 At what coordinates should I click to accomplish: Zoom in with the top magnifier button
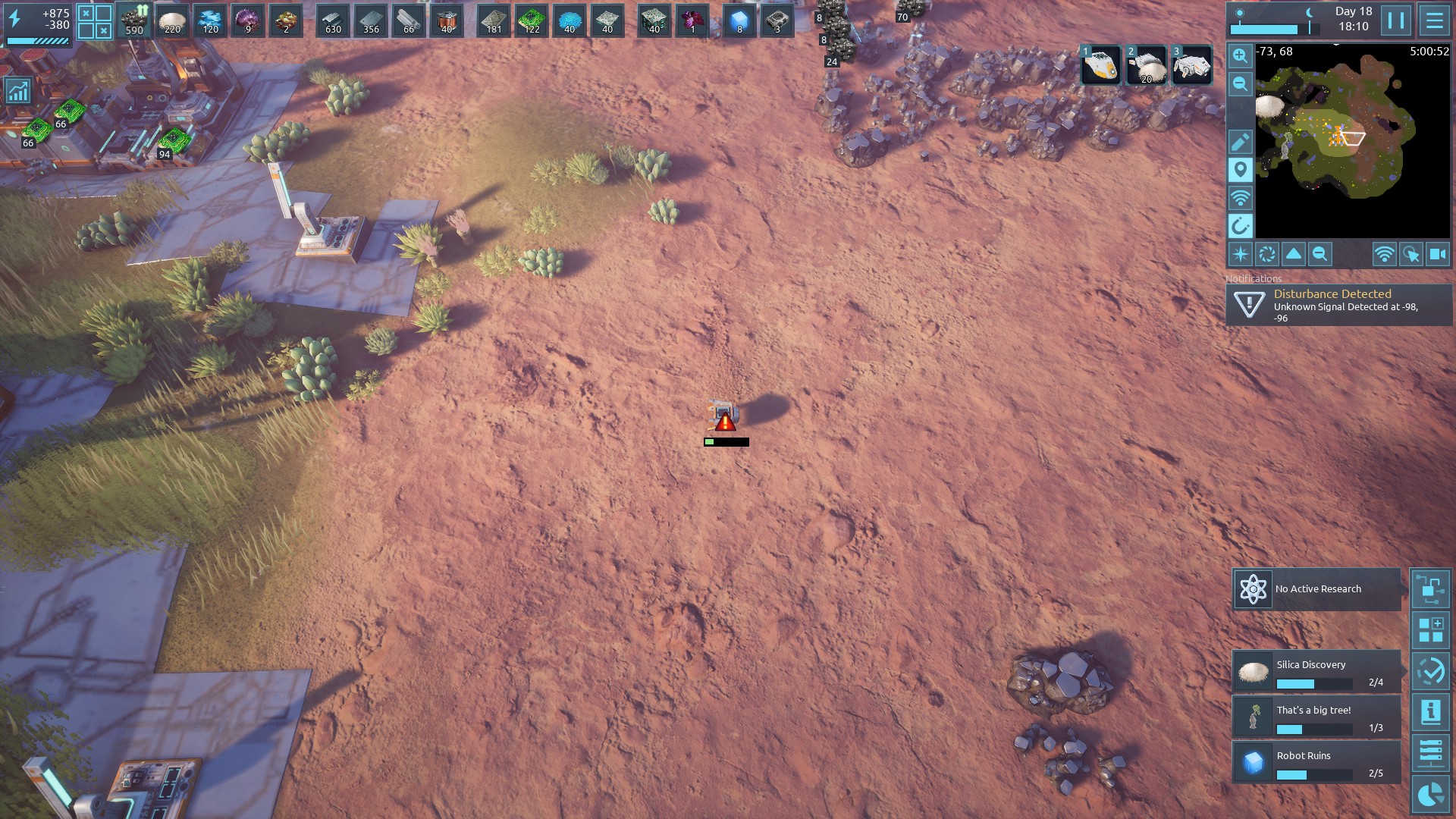pos(1240,56)
